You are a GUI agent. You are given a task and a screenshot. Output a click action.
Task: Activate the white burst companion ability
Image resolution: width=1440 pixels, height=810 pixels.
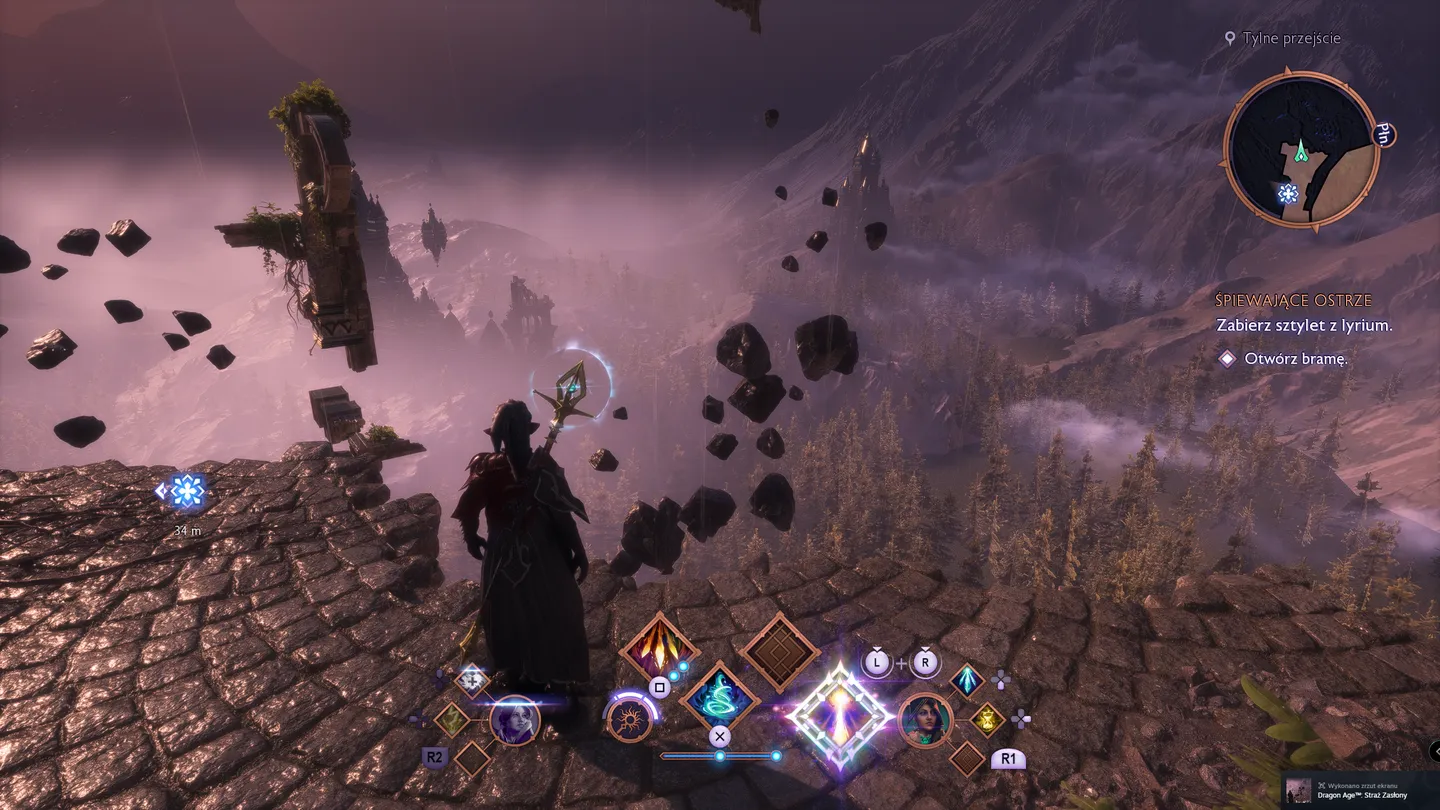(x=471, y=681)
